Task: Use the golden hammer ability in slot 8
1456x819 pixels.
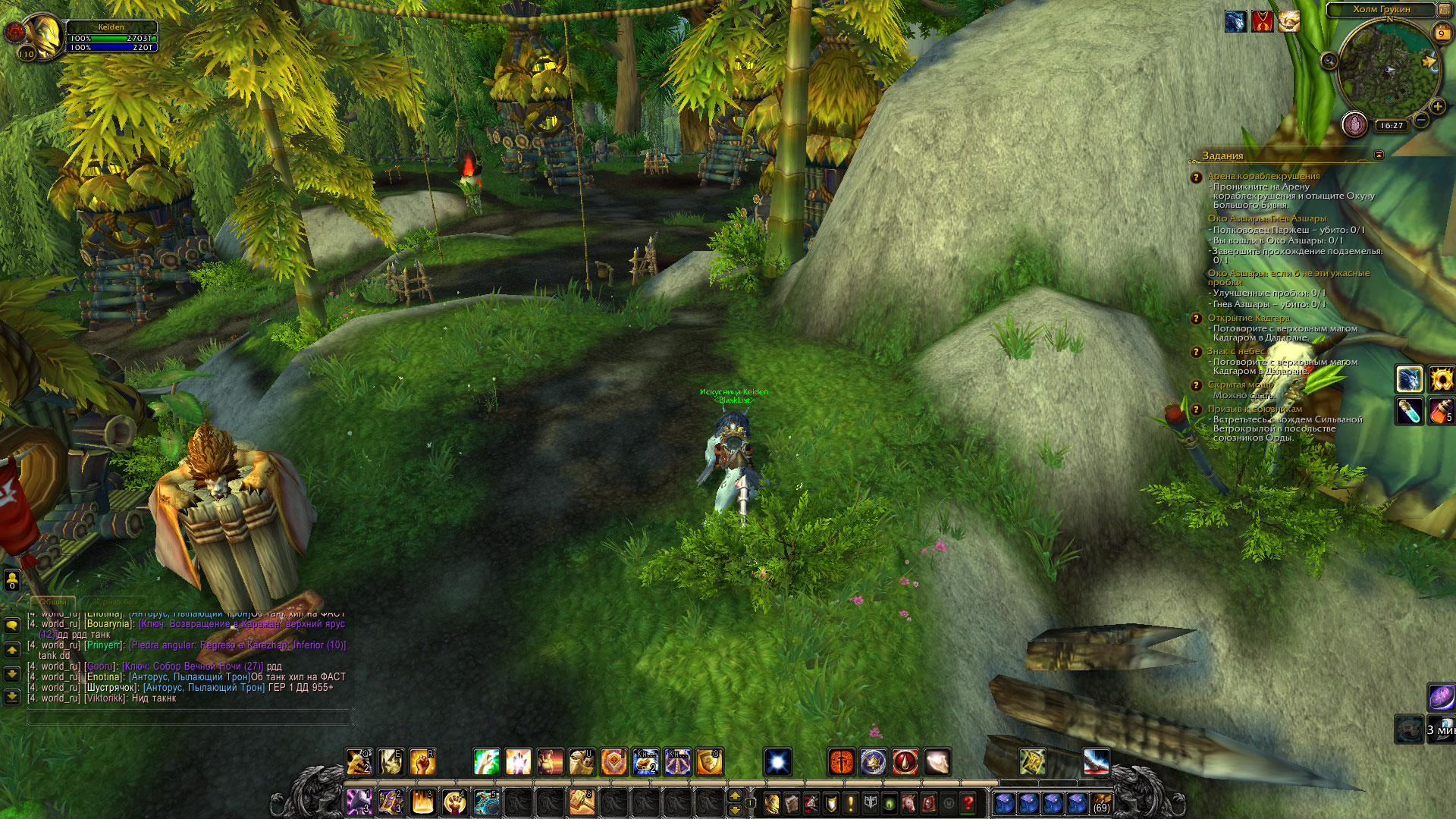Action: click(582, 802)
